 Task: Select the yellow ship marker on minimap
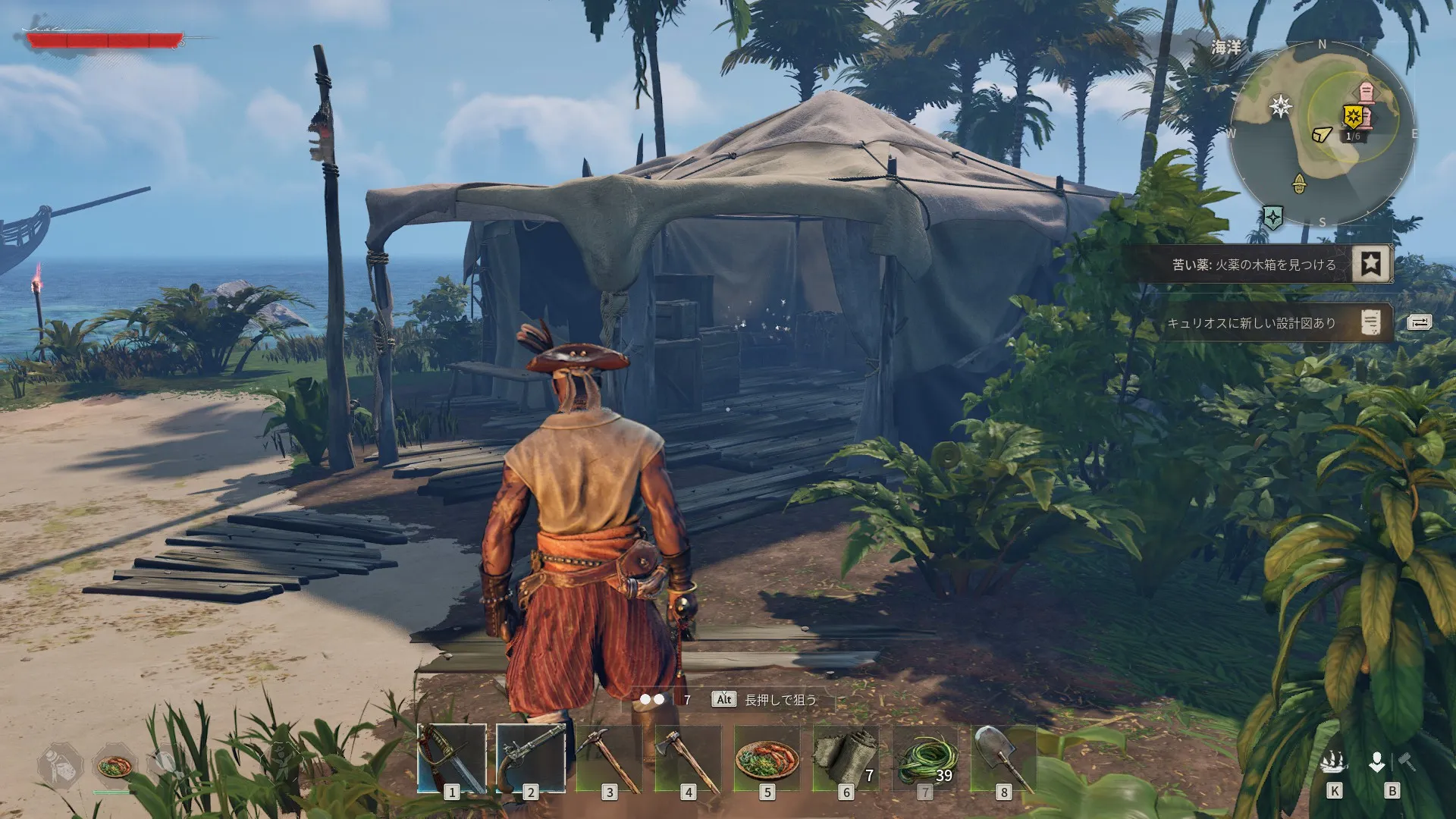click(1321, 134)
